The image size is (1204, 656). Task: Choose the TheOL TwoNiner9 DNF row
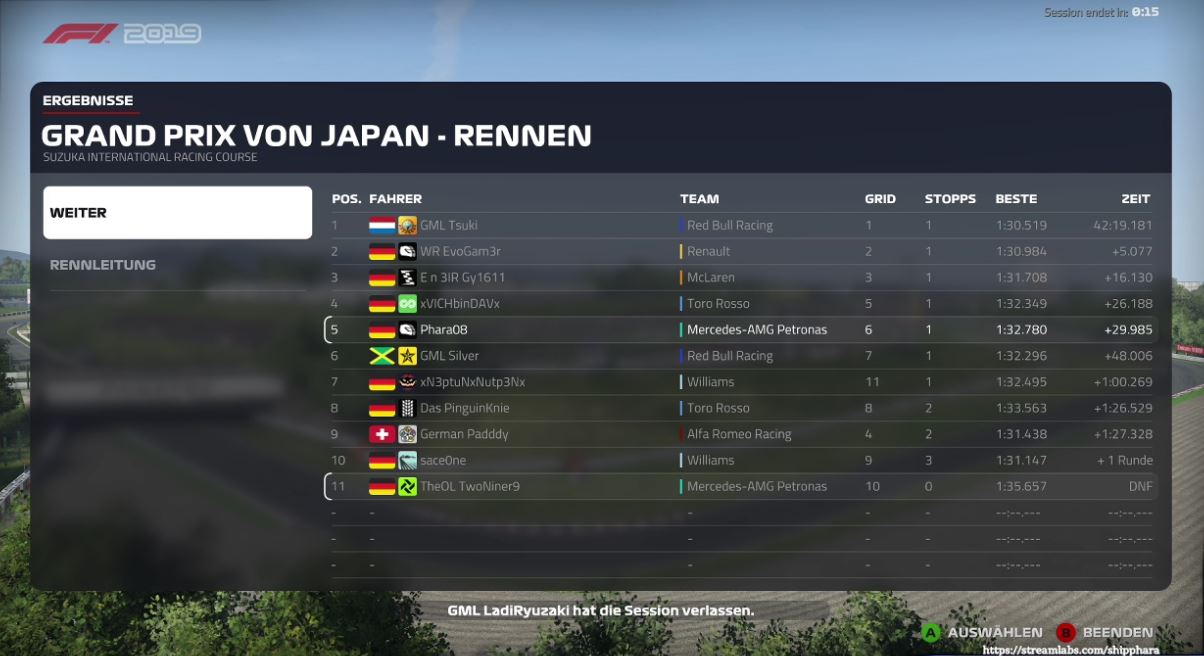(741, 487)
